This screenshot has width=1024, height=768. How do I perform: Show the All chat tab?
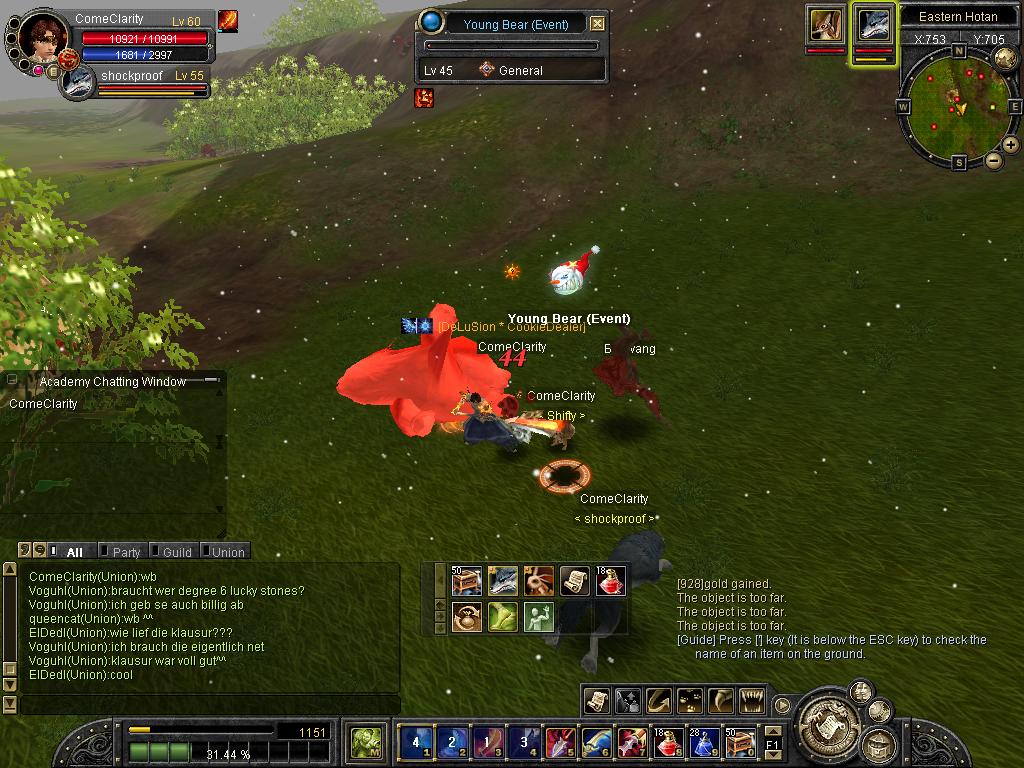click(x=74, y=552)
